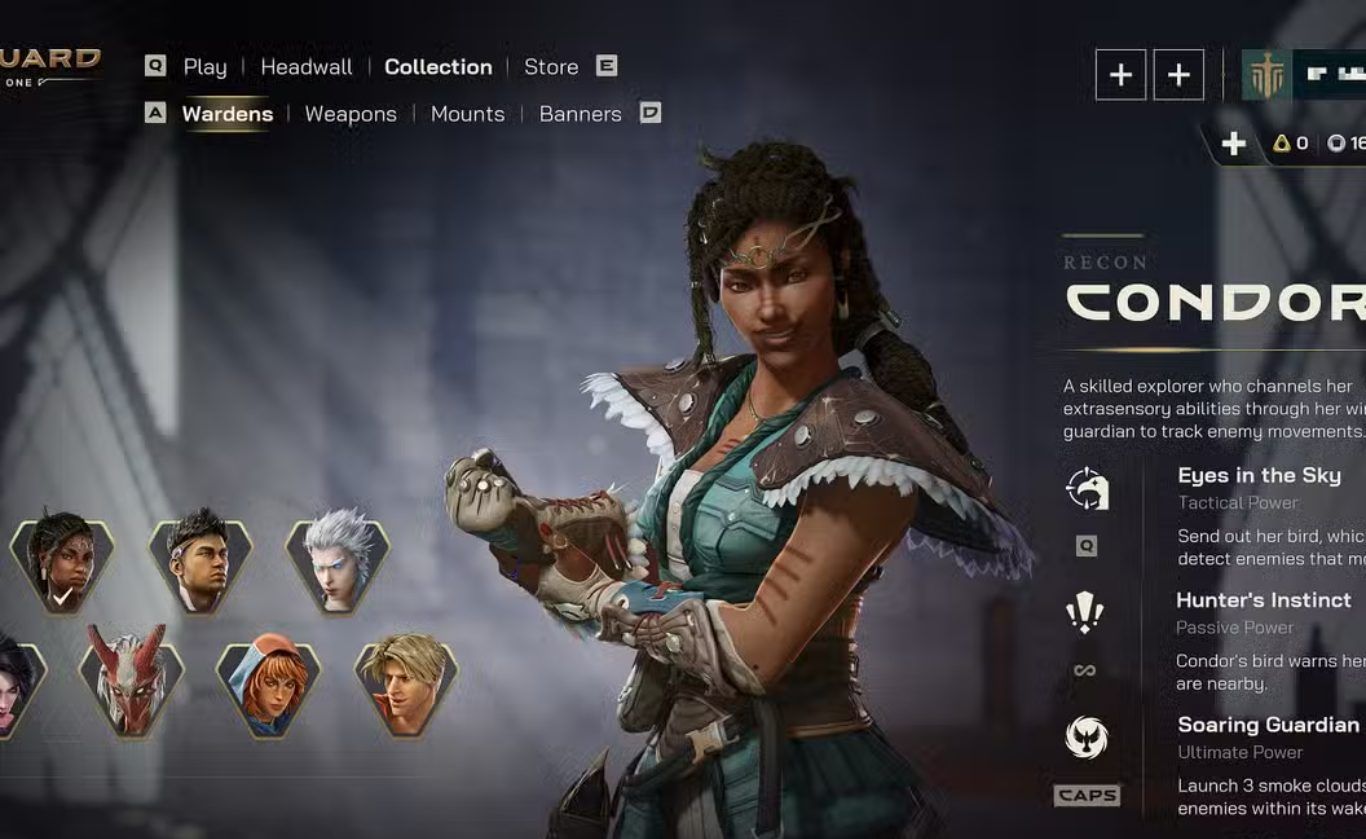Viewport: 1366px width, 839px height.
Task: Open the Store
Action: [x=551, y=67]
